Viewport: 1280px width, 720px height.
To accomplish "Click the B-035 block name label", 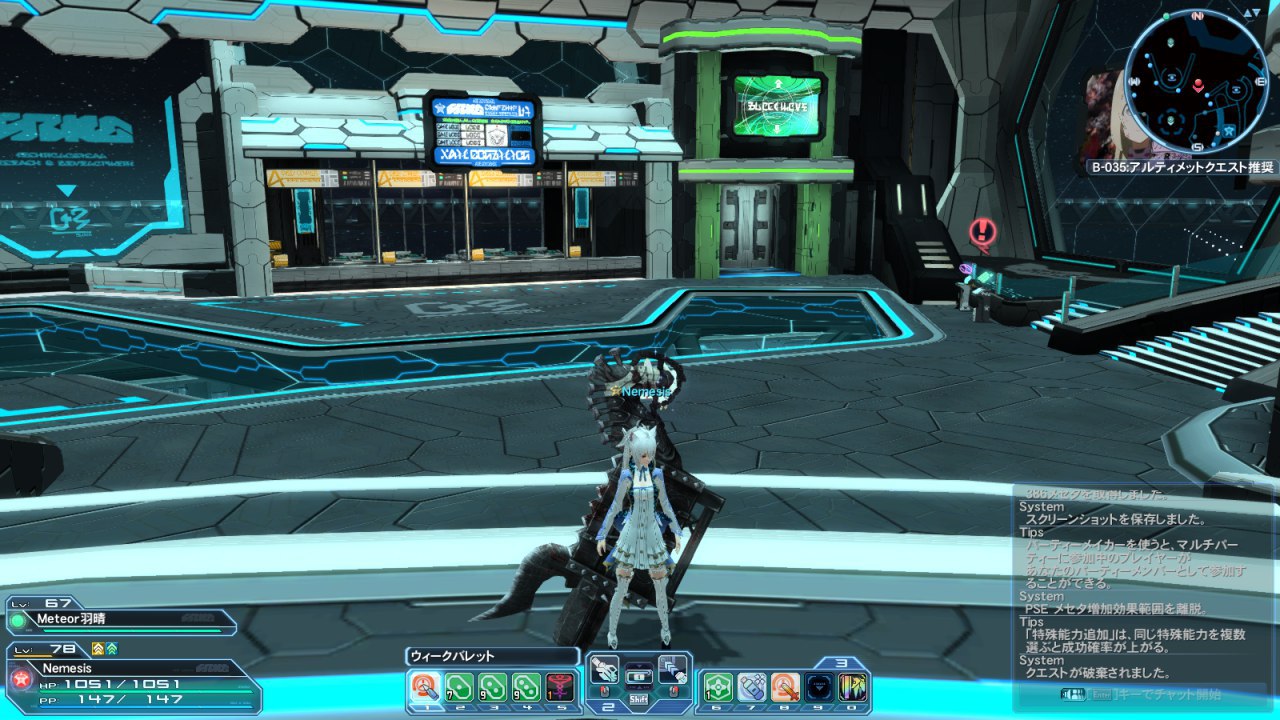I will pos(1183,168).
